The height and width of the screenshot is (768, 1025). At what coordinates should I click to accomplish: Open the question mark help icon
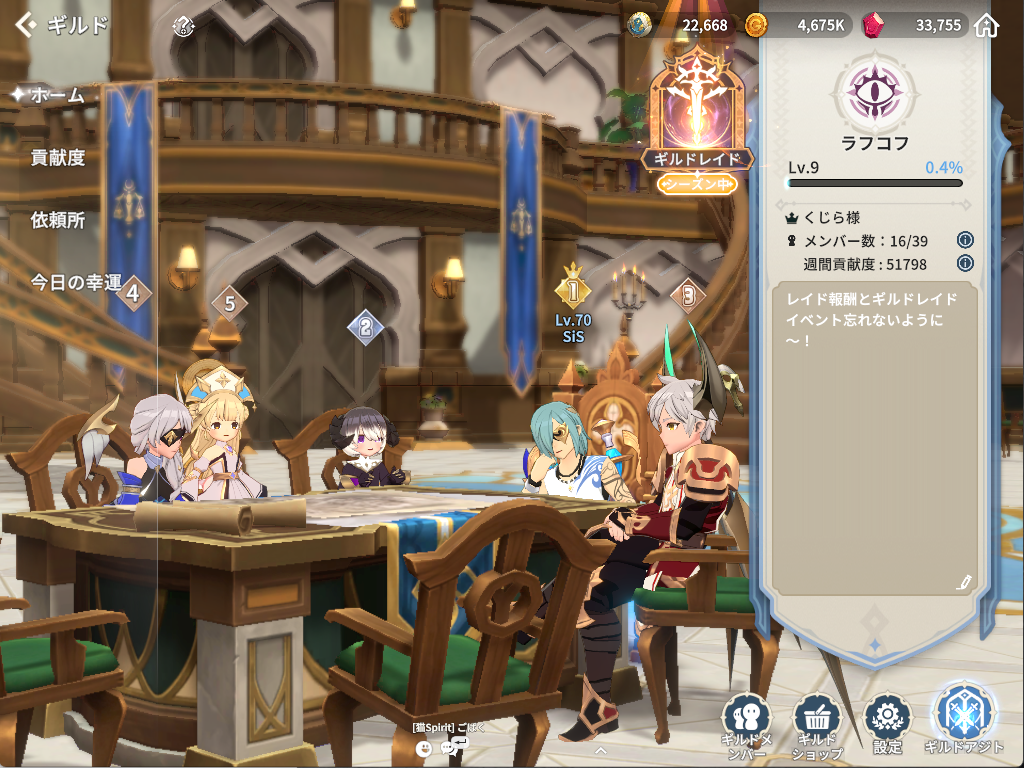(x=182, y=26)
